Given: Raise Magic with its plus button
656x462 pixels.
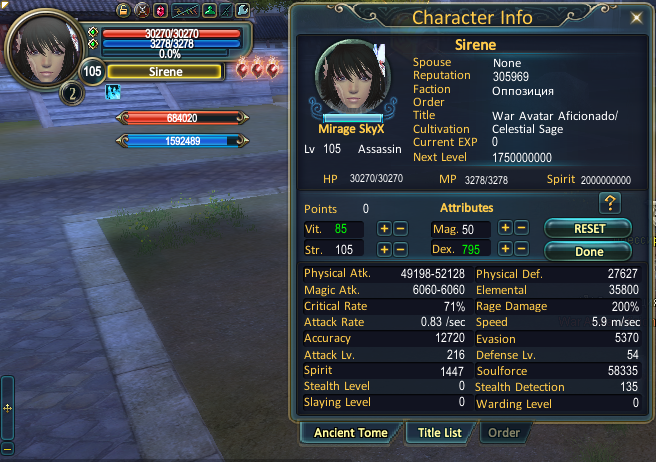Looking at the screenshot, I should 506,229.
